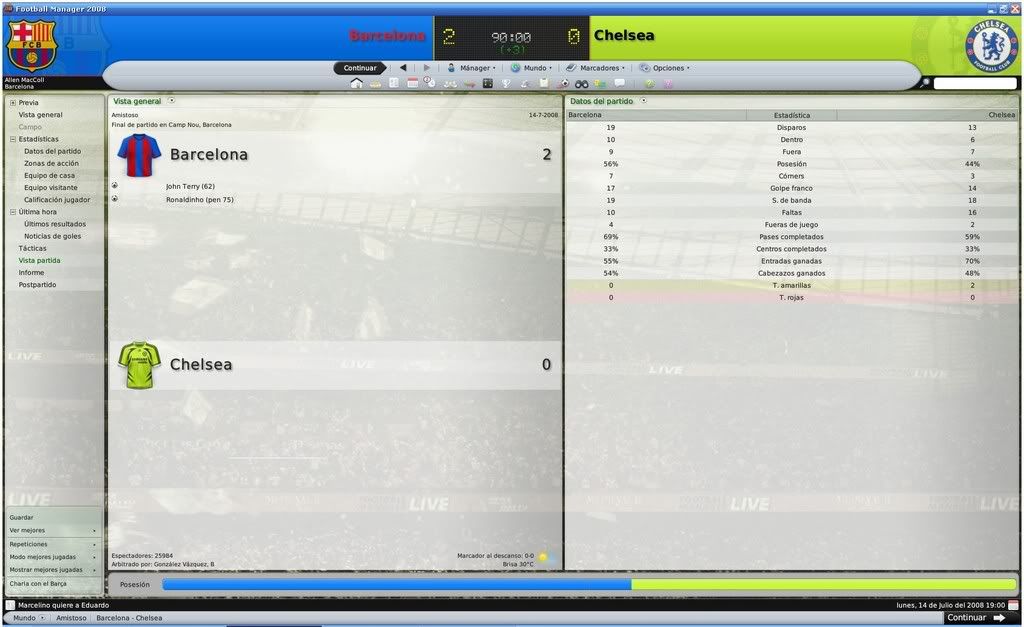Save the game with Guardar
This screenshot has height=627, width=1024.
coord(22,517)
